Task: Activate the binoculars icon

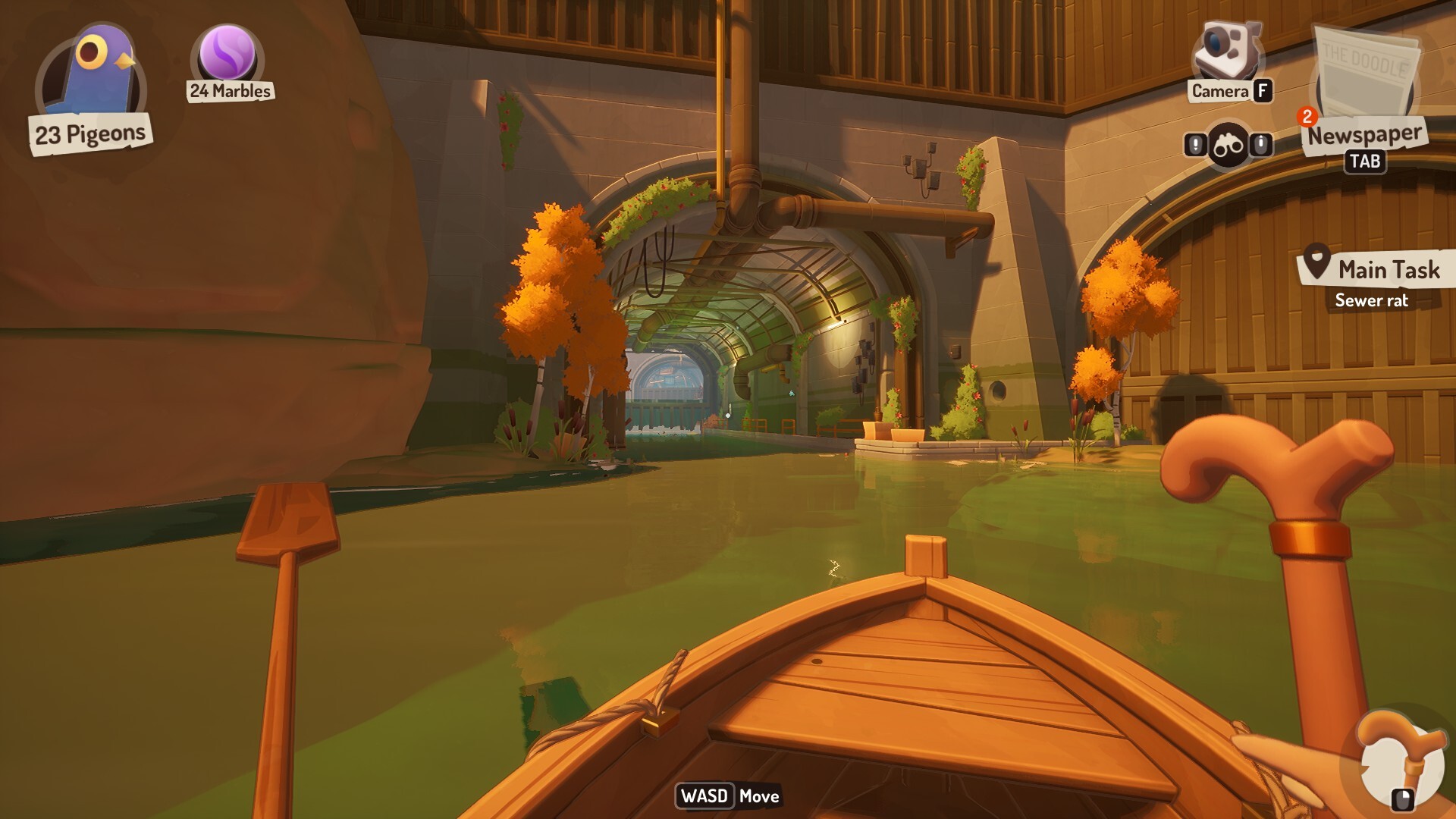Action: coord(1228,145)
